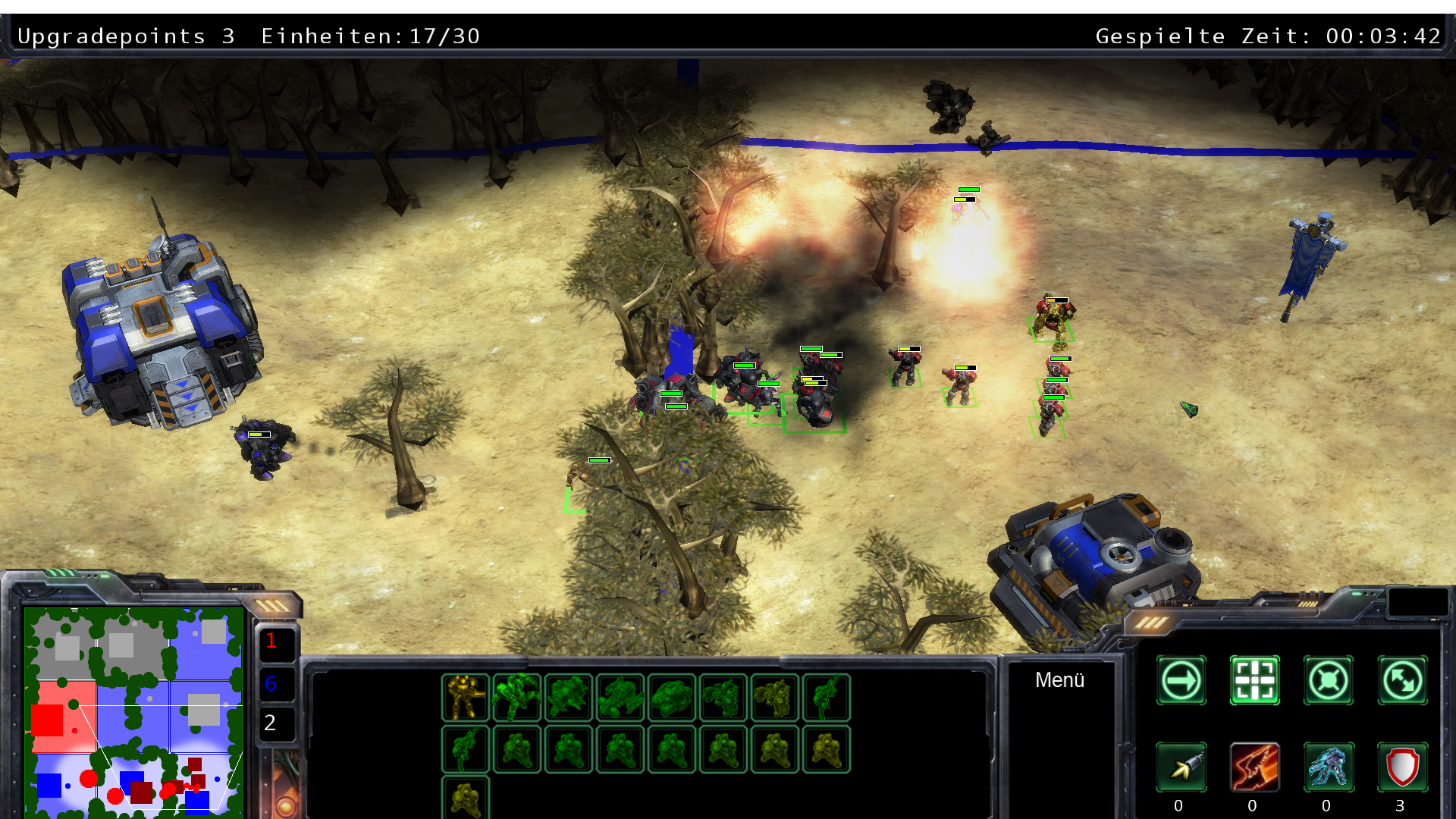Click the blue number 6 indicator

(271, 684)
